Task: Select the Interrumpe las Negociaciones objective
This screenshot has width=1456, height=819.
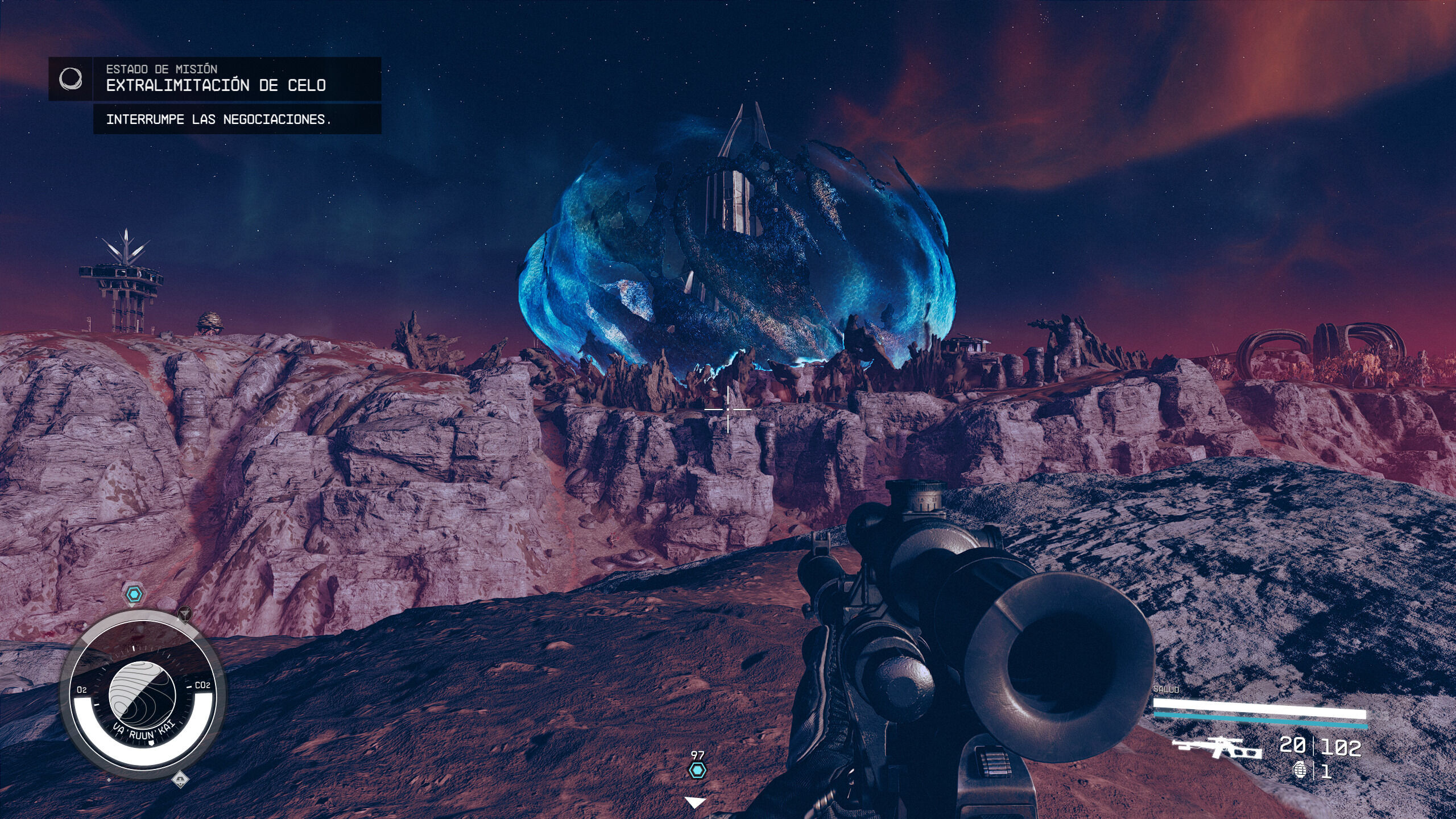Action: point(219,119)
